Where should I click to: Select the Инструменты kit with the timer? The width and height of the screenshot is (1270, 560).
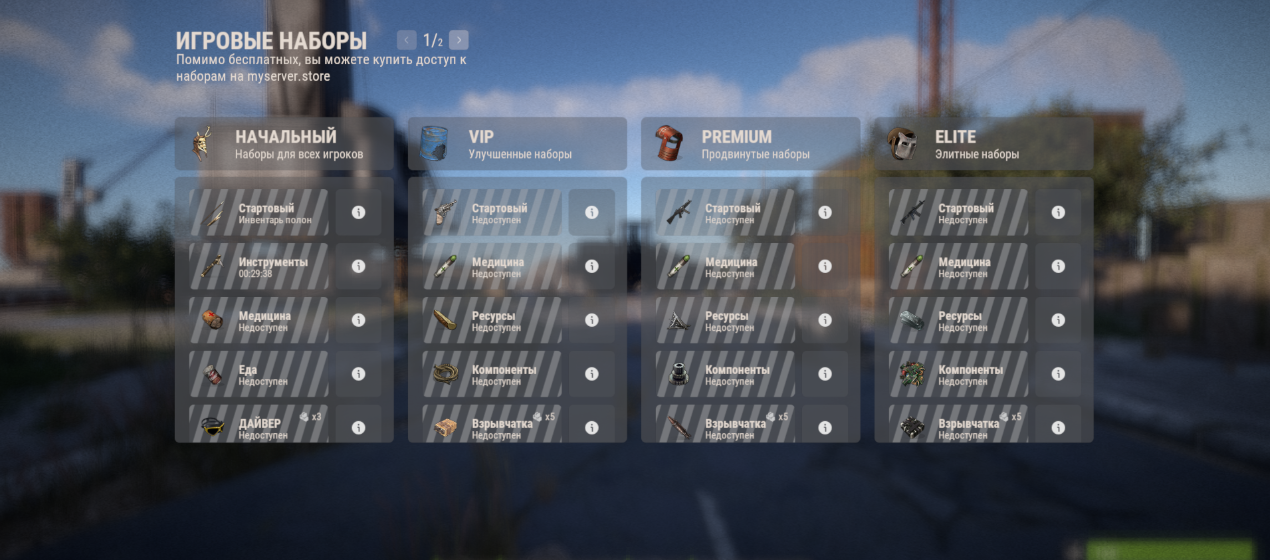pos(258,267)
